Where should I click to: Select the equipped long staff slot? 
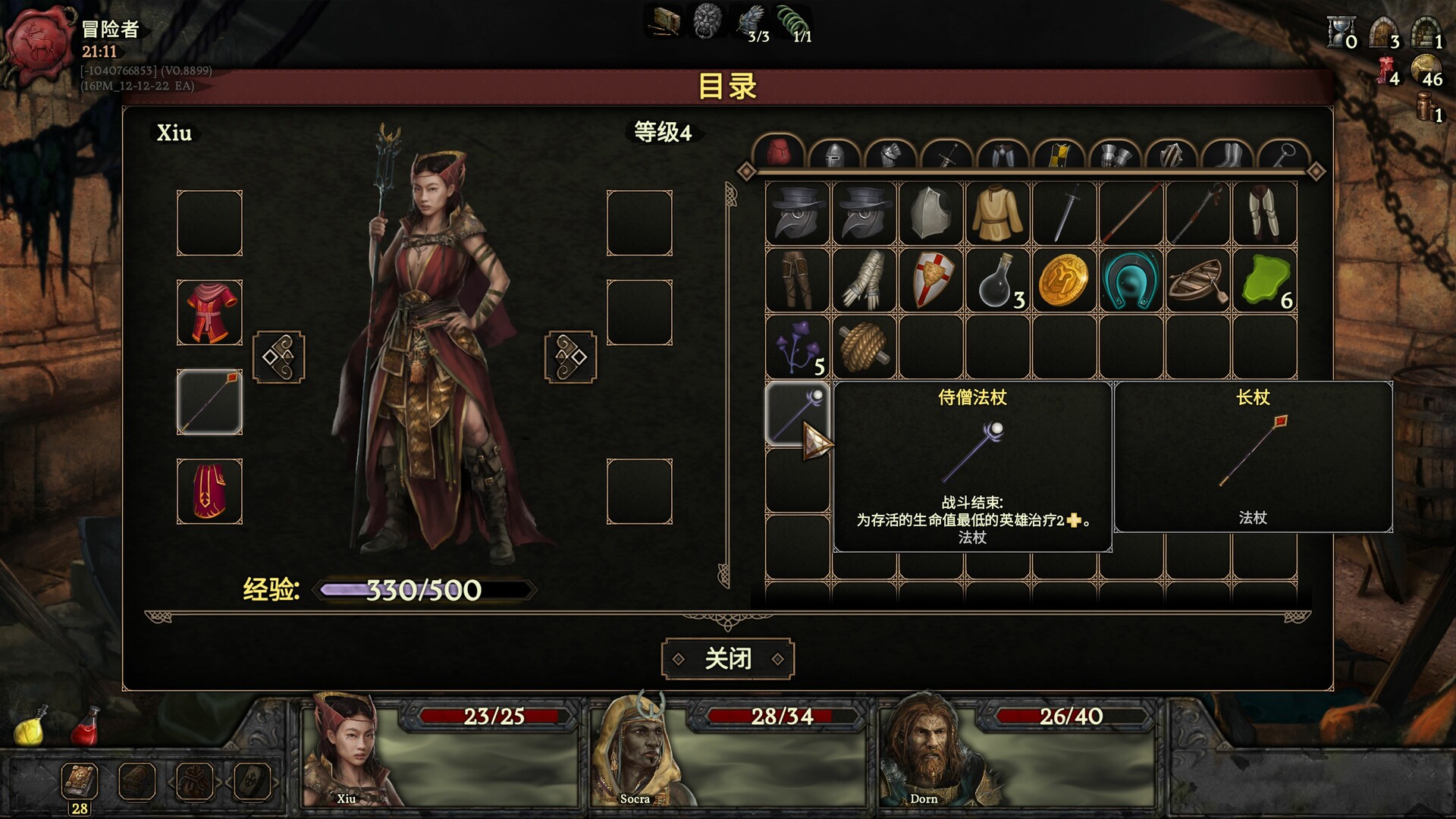click(x=209, y=402)
